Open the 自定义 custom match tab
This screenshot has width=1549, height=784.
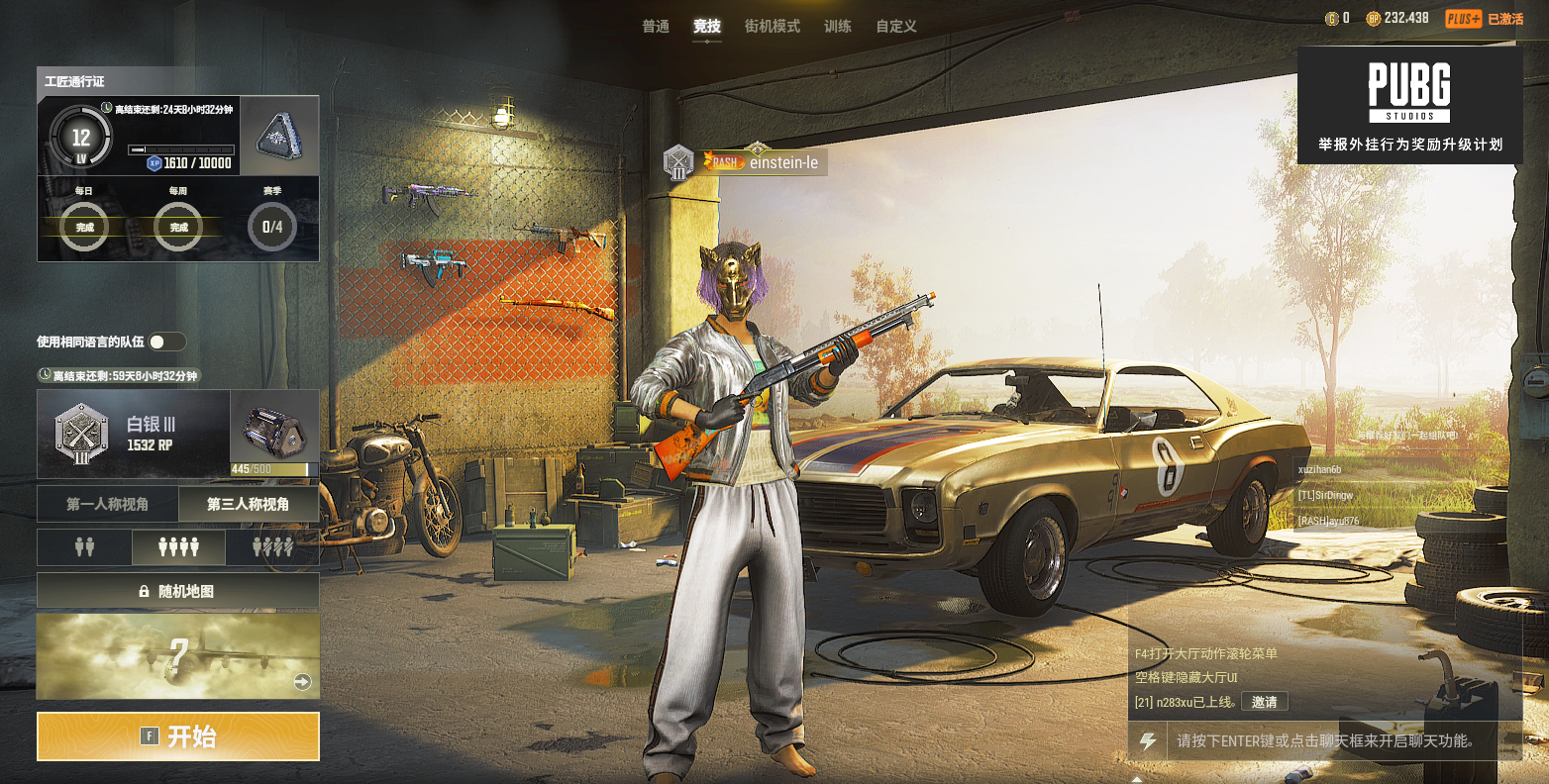(x=896, y=27)
